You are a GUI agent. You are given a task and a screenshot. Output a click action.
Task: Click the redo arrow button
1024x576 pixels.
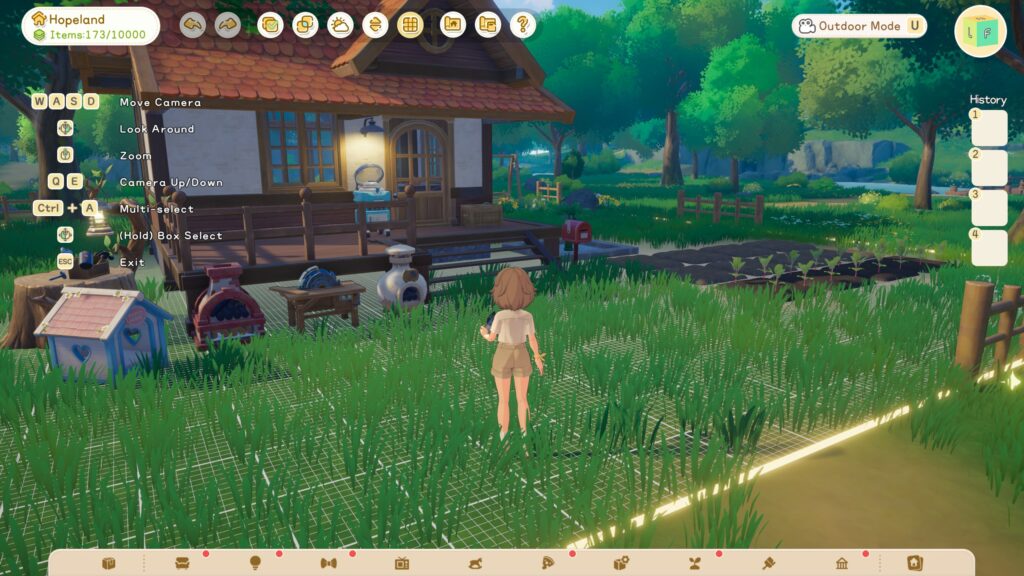pos(228,25)
